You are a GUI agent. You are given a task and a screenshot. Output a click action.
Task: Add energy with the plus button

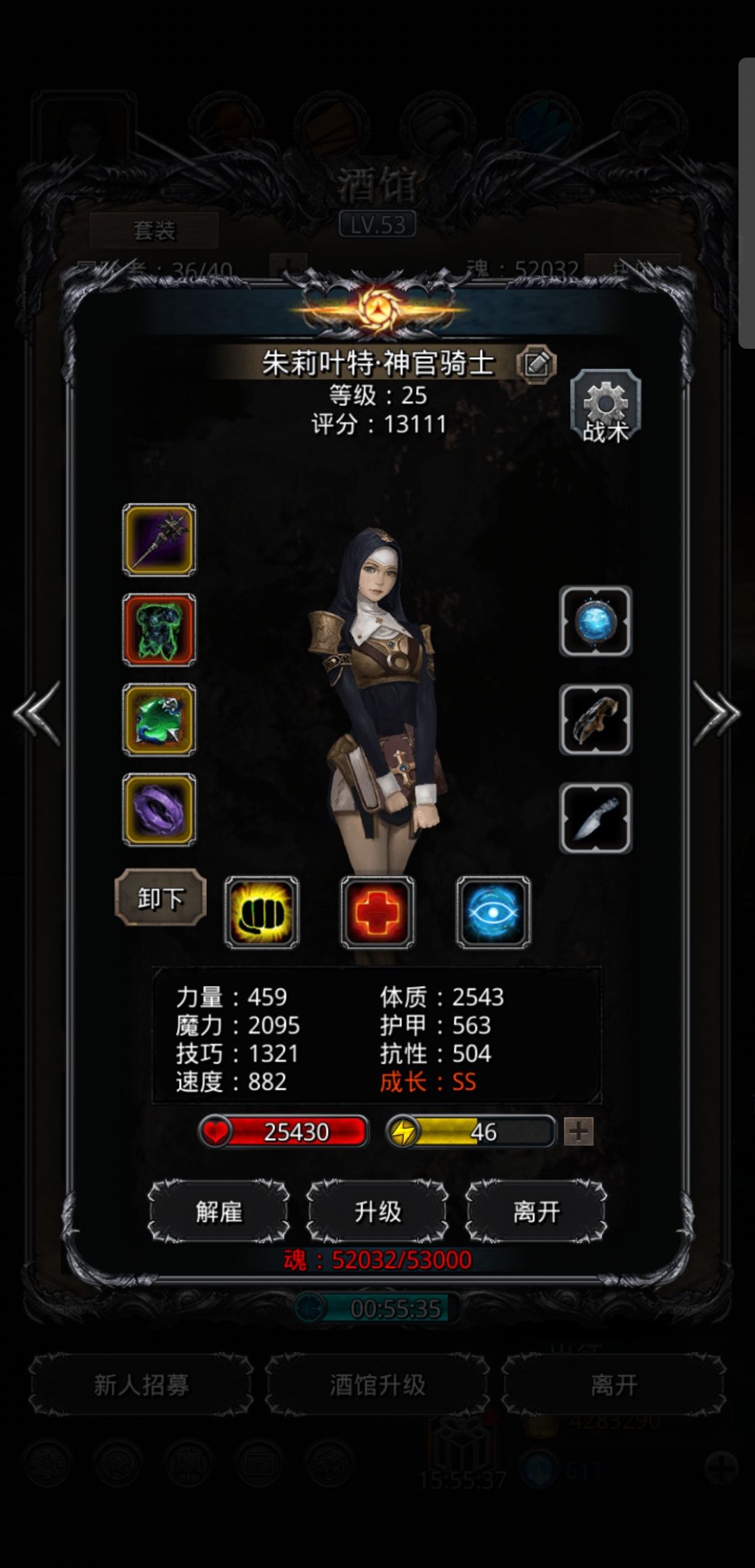pyautogui.click(x=578, y=1131)
